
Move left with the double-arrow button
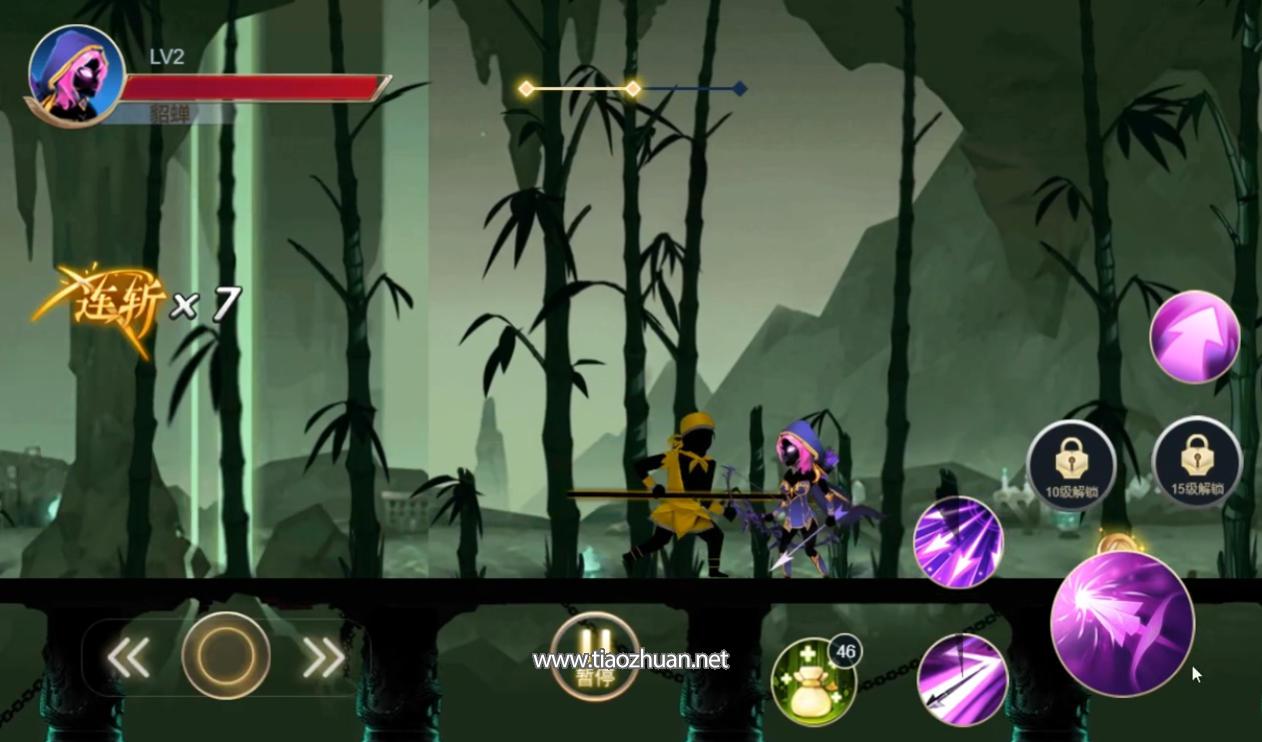(129, 657)
